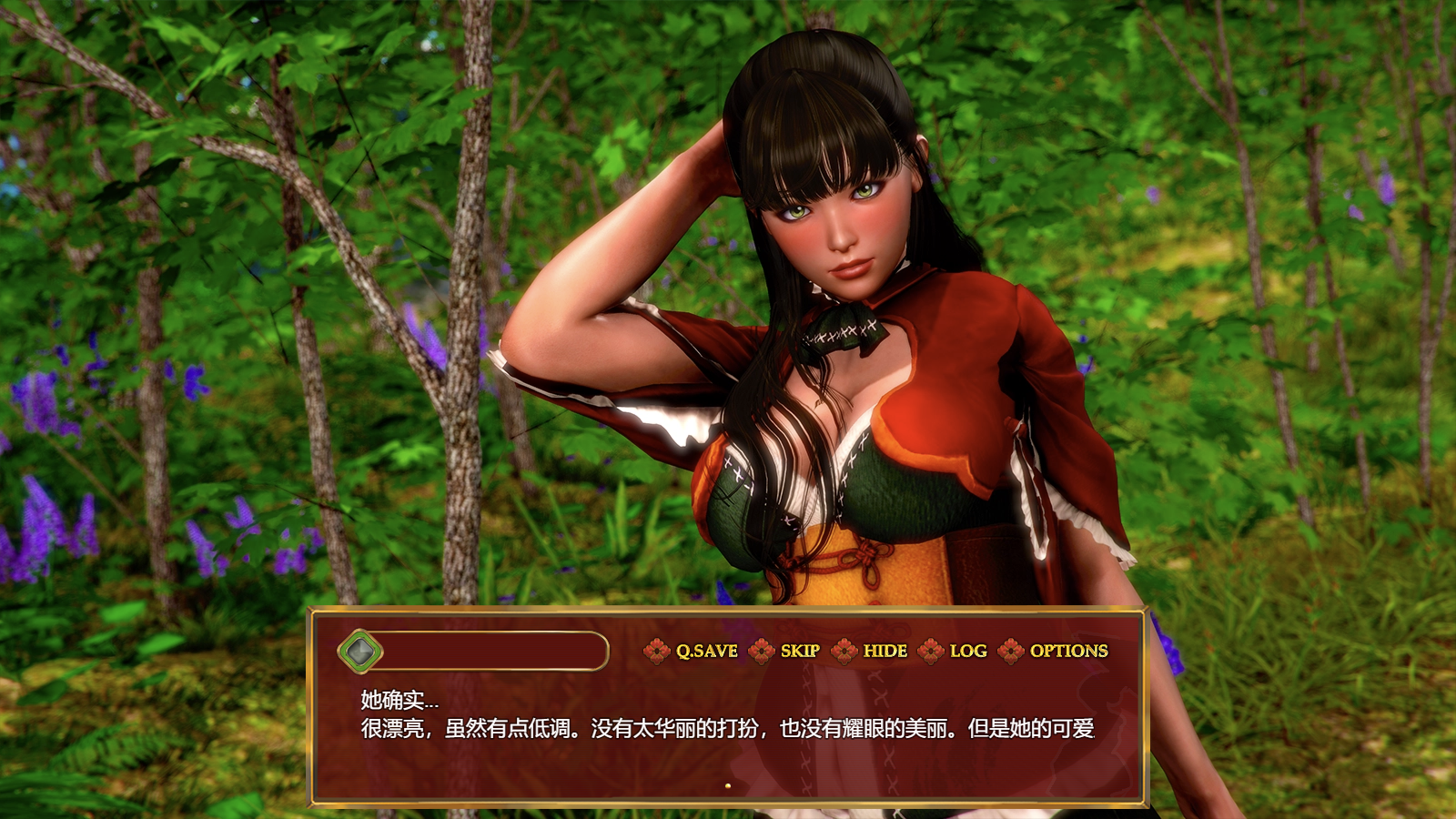Click the flower icon beside LOG
This screenshot has height=819, width=1456.
pos(930,652)
